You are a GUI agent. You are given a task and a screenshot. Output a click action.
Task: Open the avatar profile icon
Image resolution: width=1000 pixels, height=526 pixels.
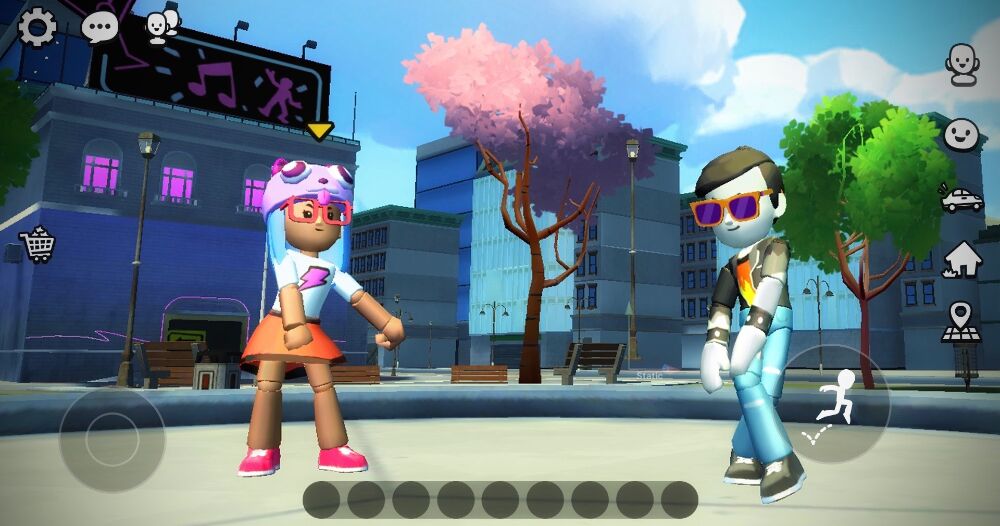click(962, 64)
